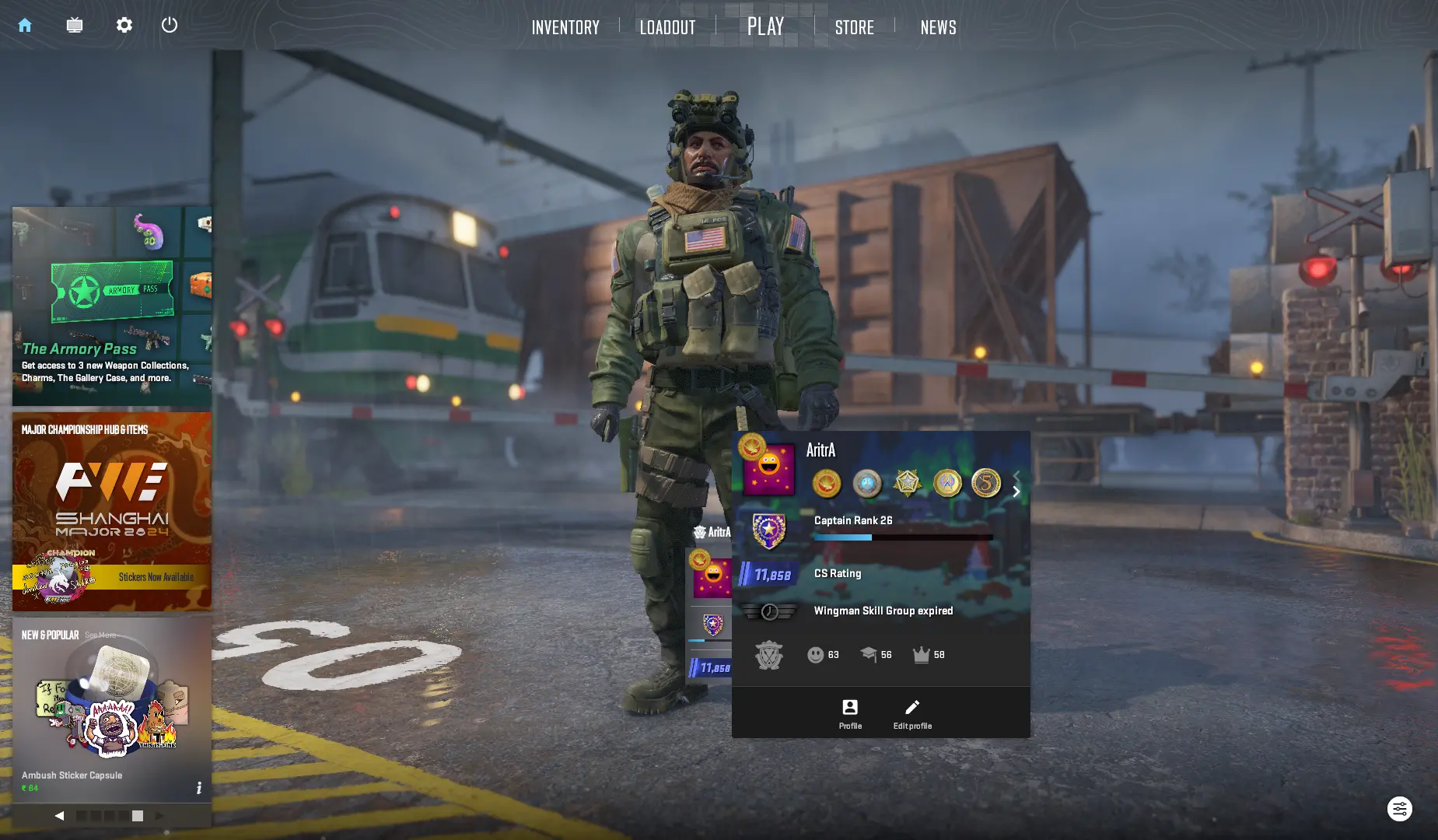This screenshot has width=1438, height=840.
Task: Open The Armory Pass banner
Action: [112, 306]
